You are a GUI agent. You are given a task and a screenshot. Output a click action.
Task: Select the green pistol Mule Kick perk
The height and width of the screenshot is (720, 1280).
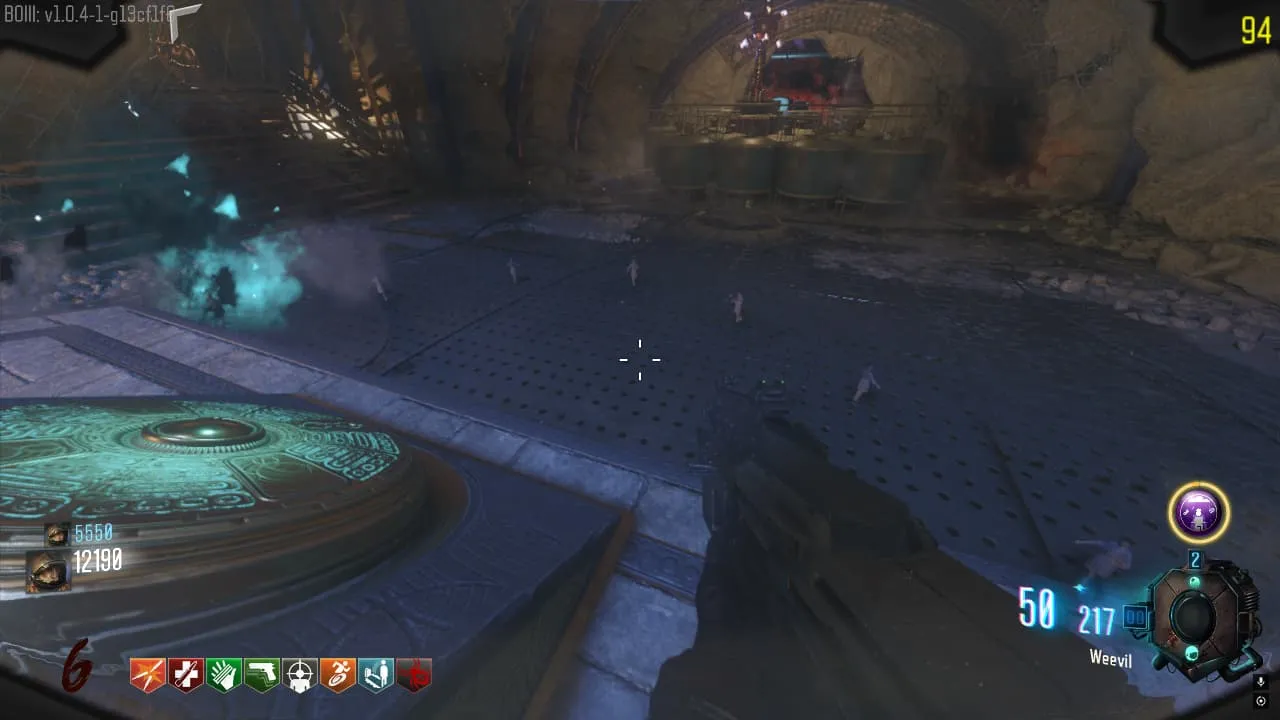pos(262,675)
